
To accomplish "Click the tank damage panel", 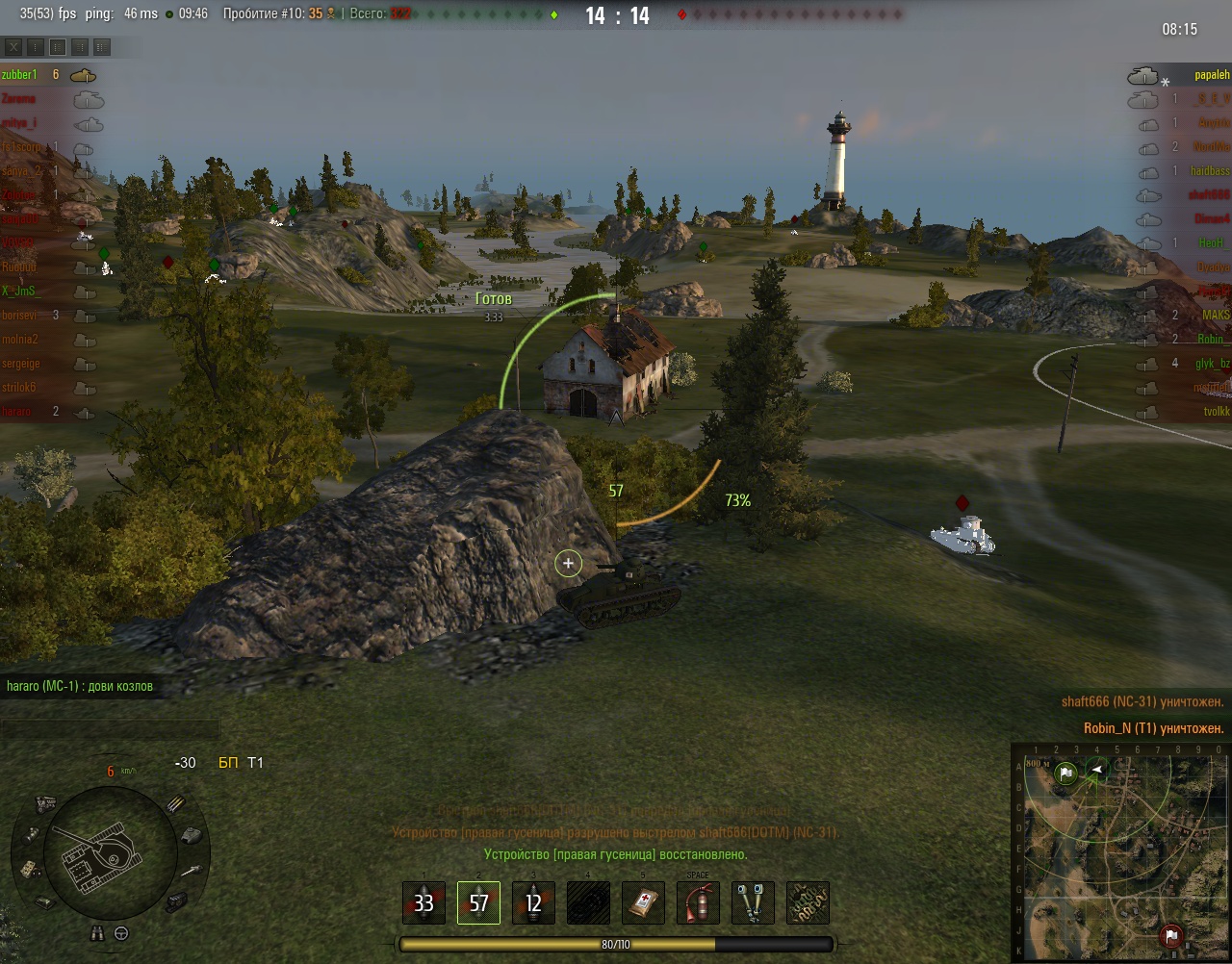I will (96, 851).
